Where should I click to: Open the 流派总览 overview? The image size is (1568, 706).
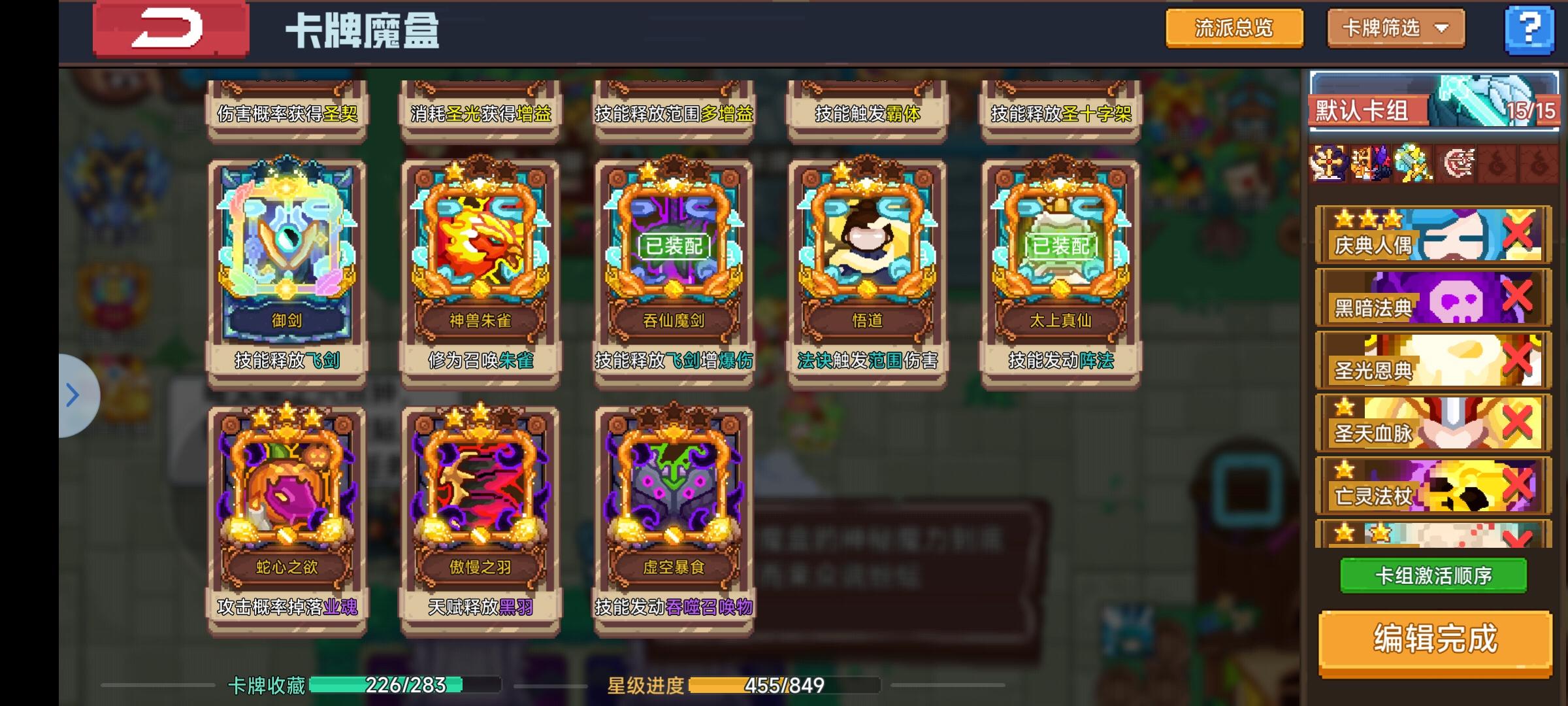pos(1234,28)
